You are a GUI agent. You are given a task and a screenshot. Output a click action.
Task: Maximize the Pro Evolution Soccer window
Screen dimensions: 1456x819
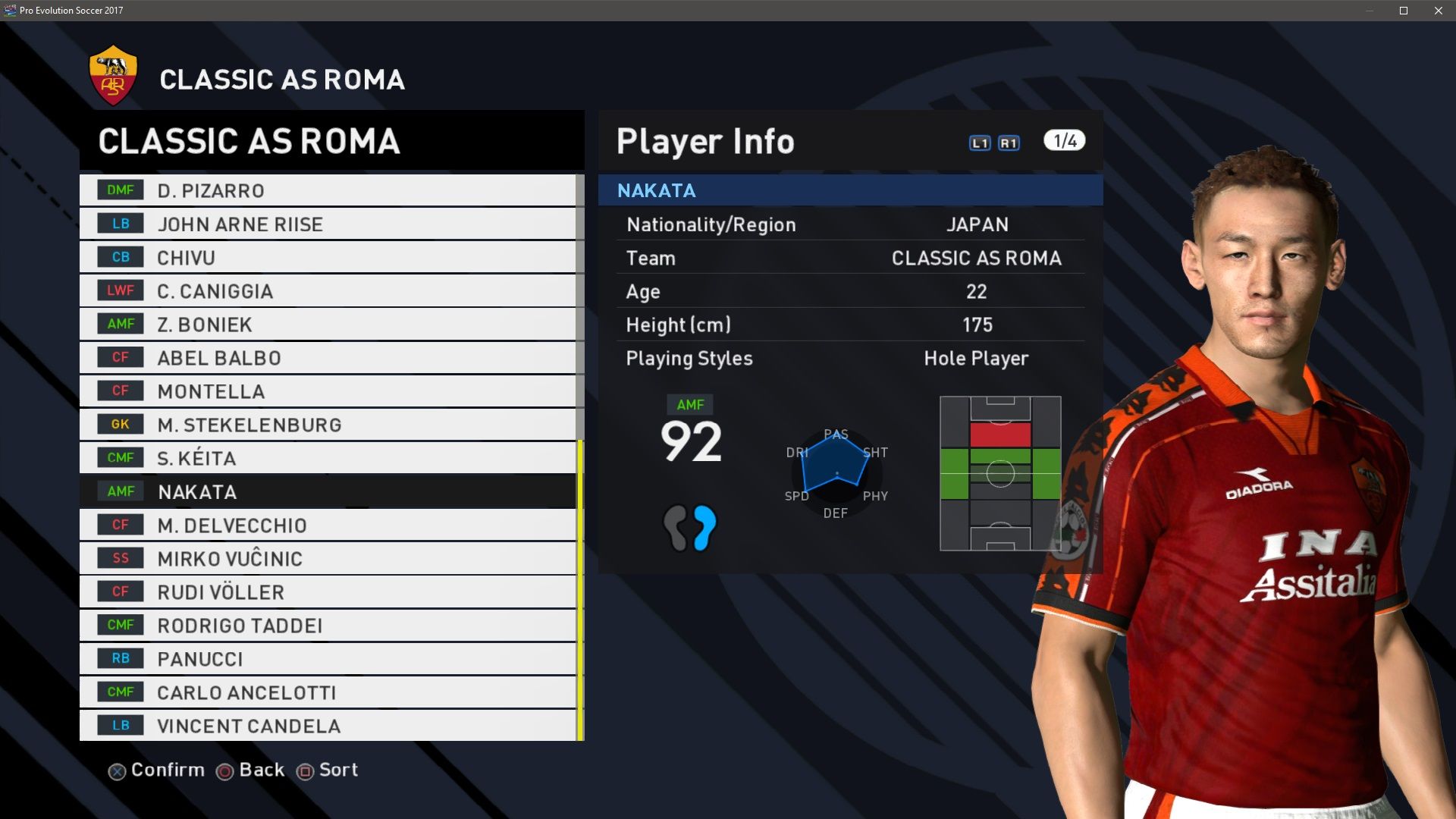pyautogui.click(x=1404, y=11)
